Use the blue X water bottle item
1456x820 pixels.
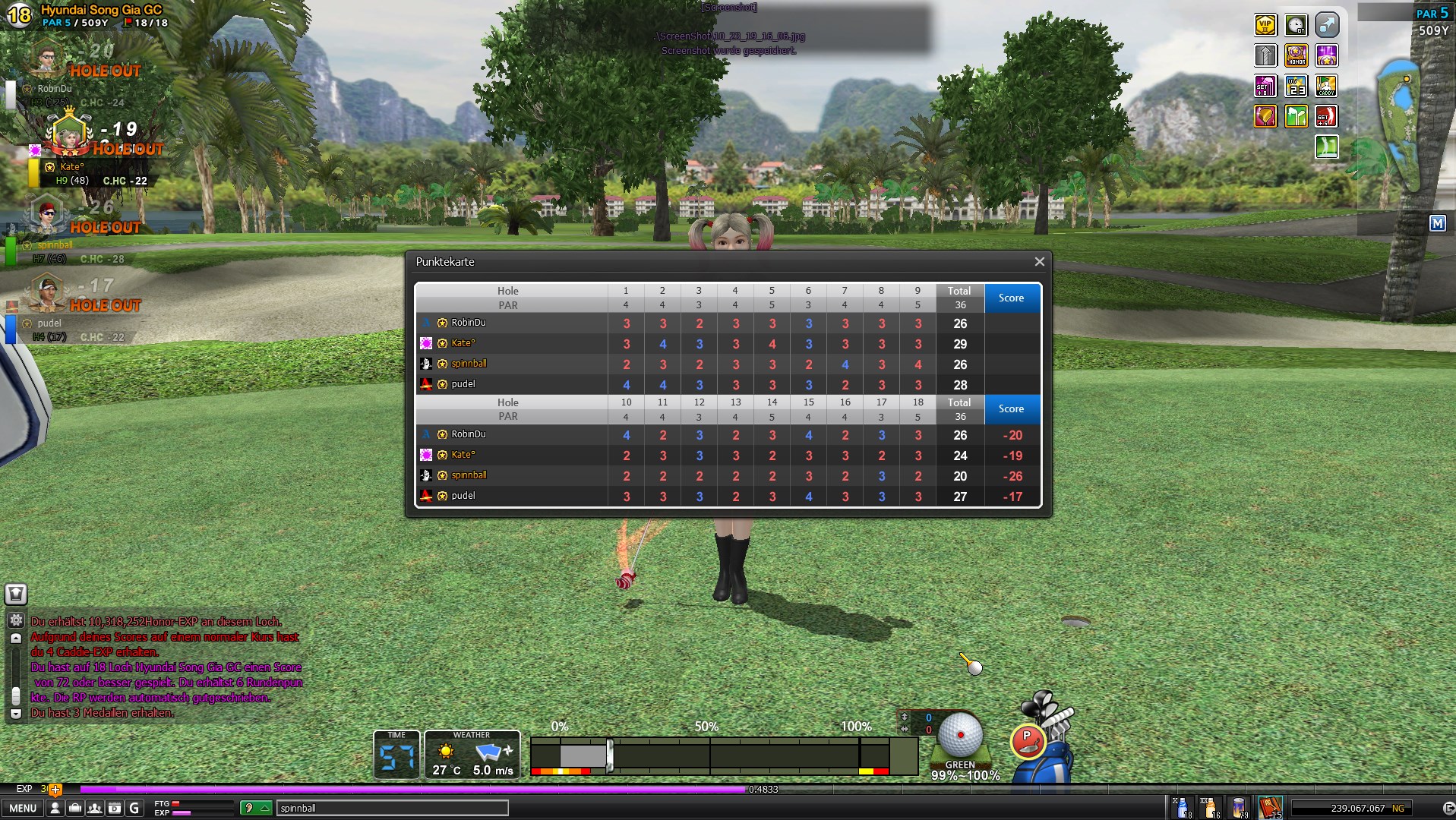[x=1183, y=807]
